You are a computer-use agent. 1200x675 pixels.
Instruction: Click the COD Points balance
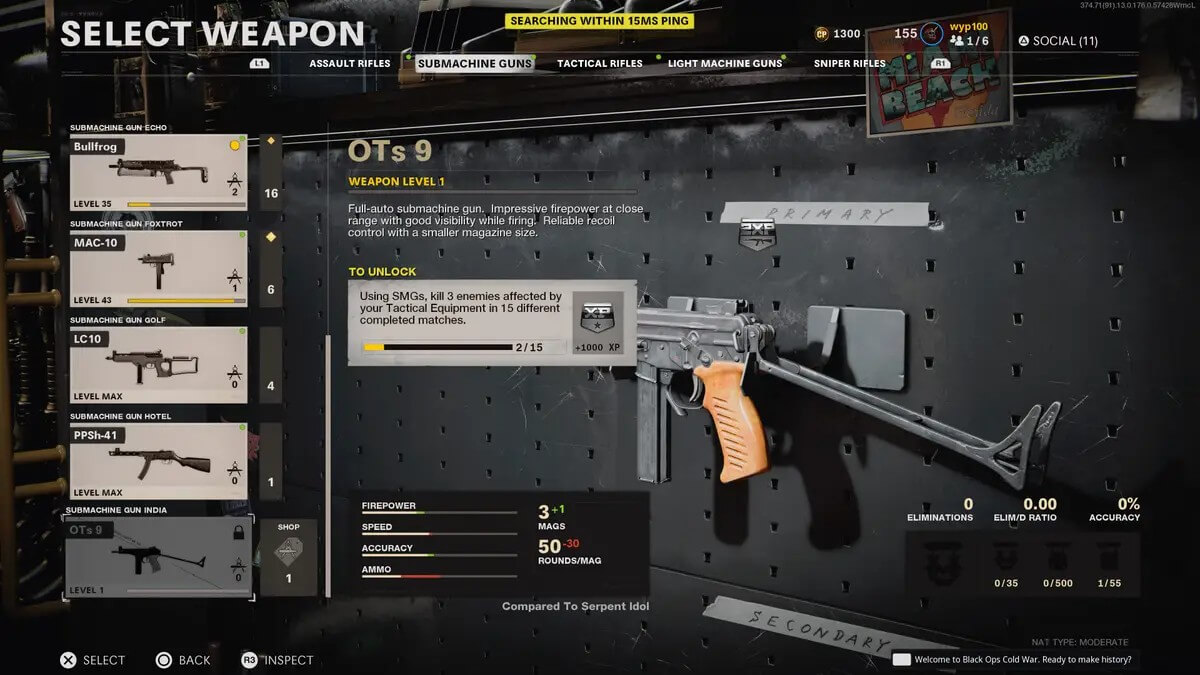click(837, 34)
